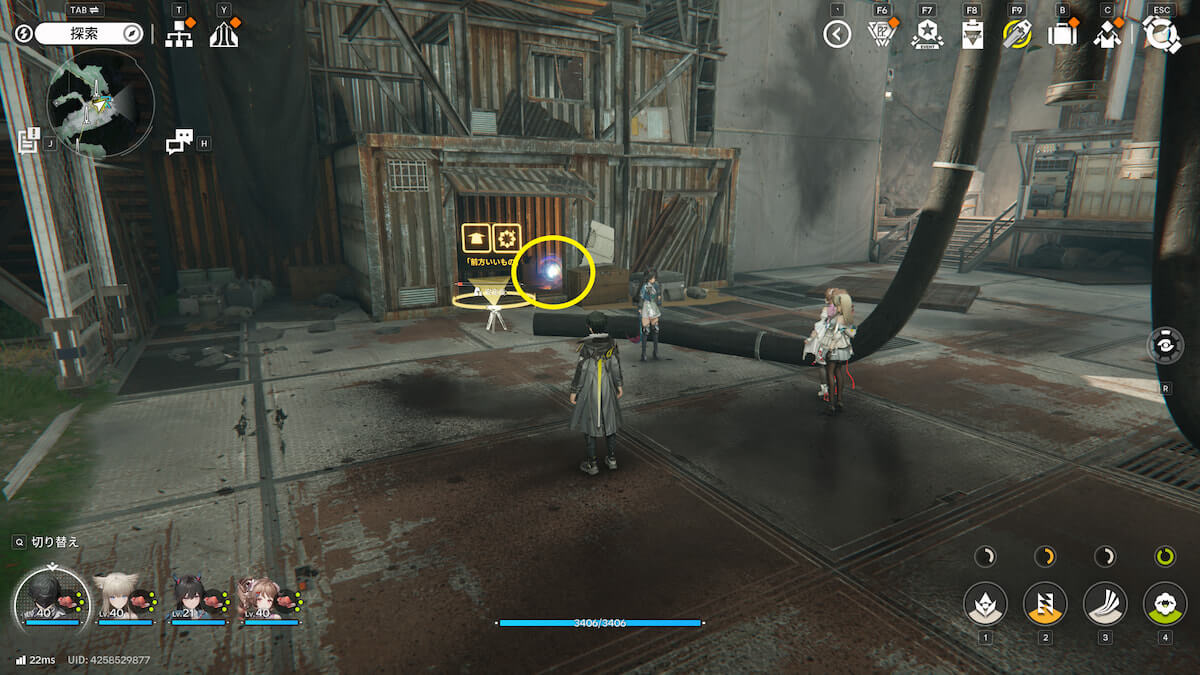Image resolution: width=1200 pixels, height=675 pixels.
Task: Click the left-arrow circle collapse button
Action: coord(837,35)
